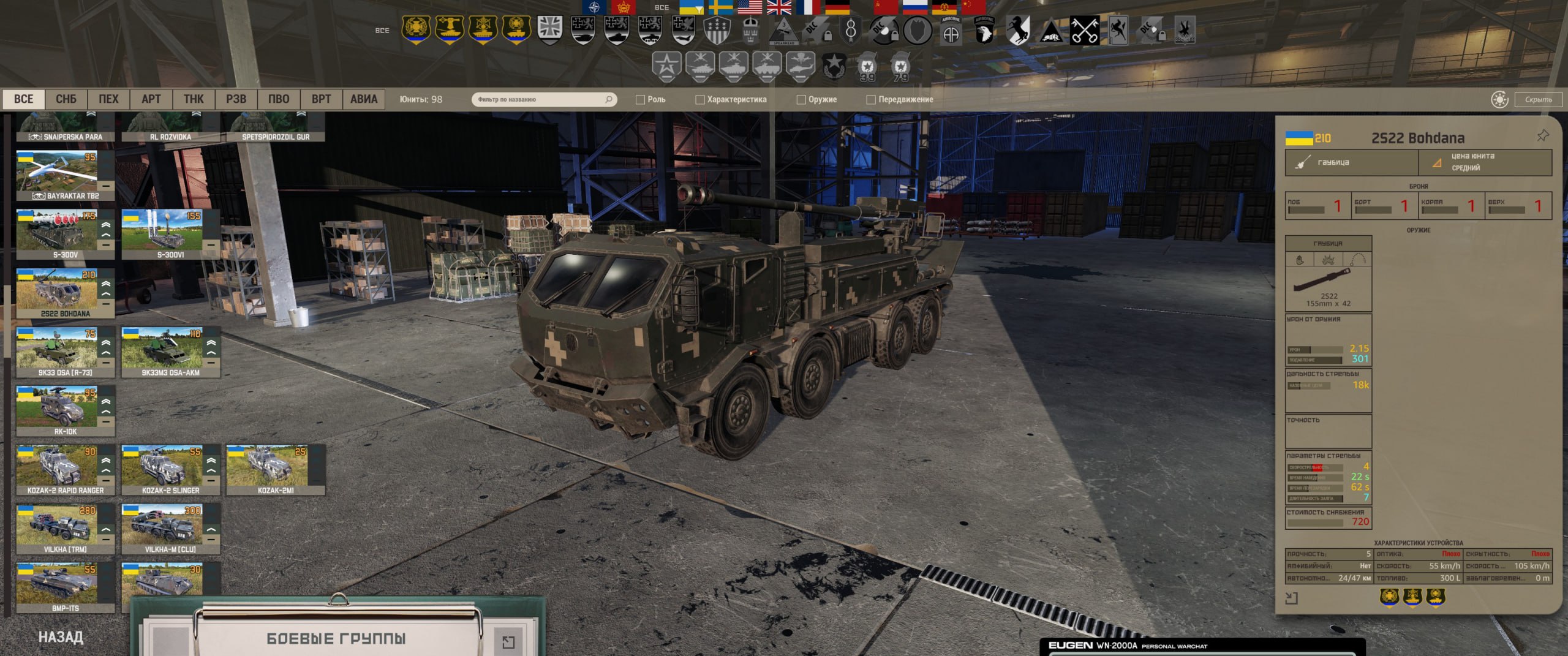Hide the panel with Скрыть button
The height and width of the screenshot is (656, 1568).
(x=1538, y=99)
